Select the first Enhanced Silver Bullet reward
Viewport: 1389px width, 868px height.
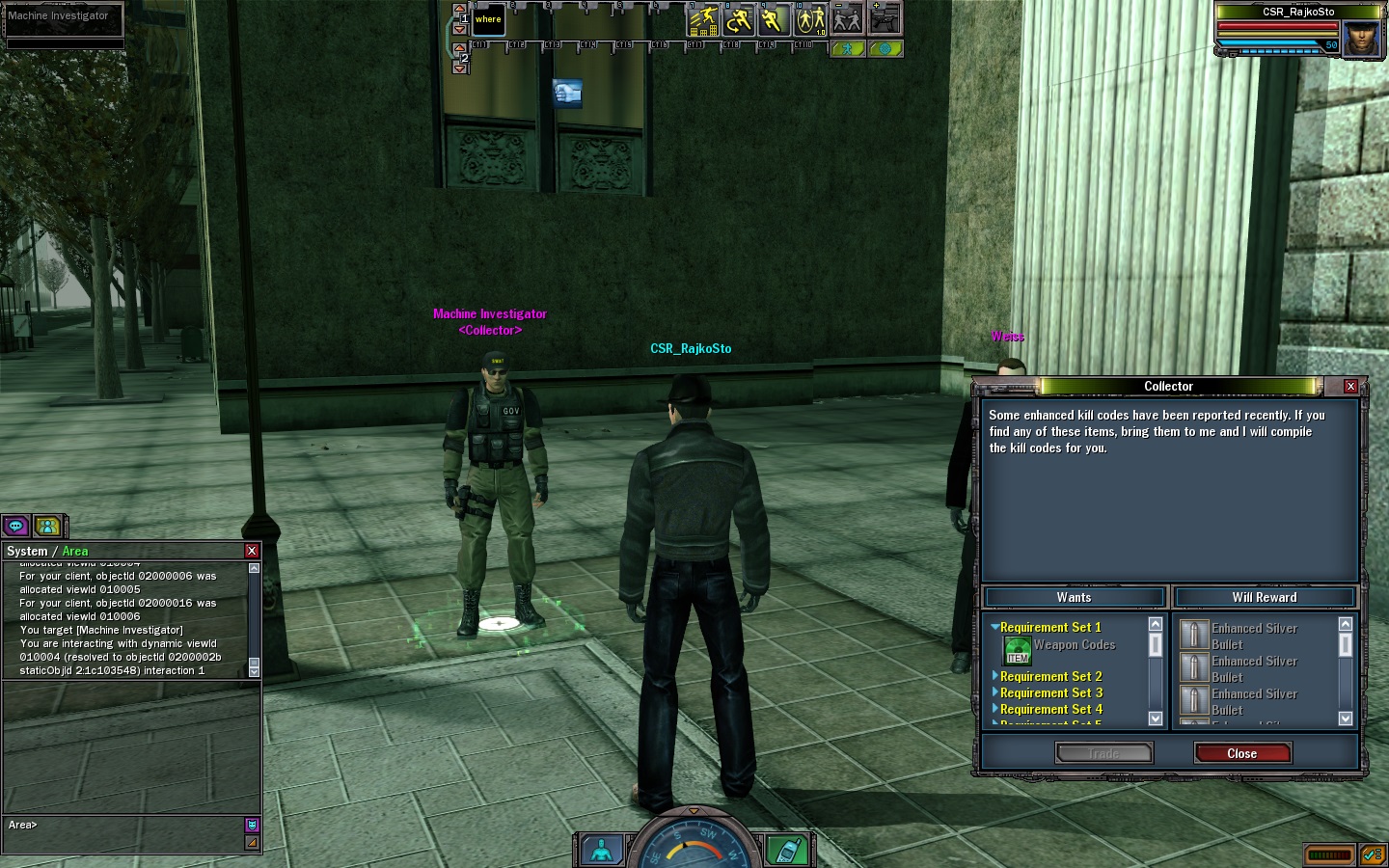click(x=1194, y=635)
